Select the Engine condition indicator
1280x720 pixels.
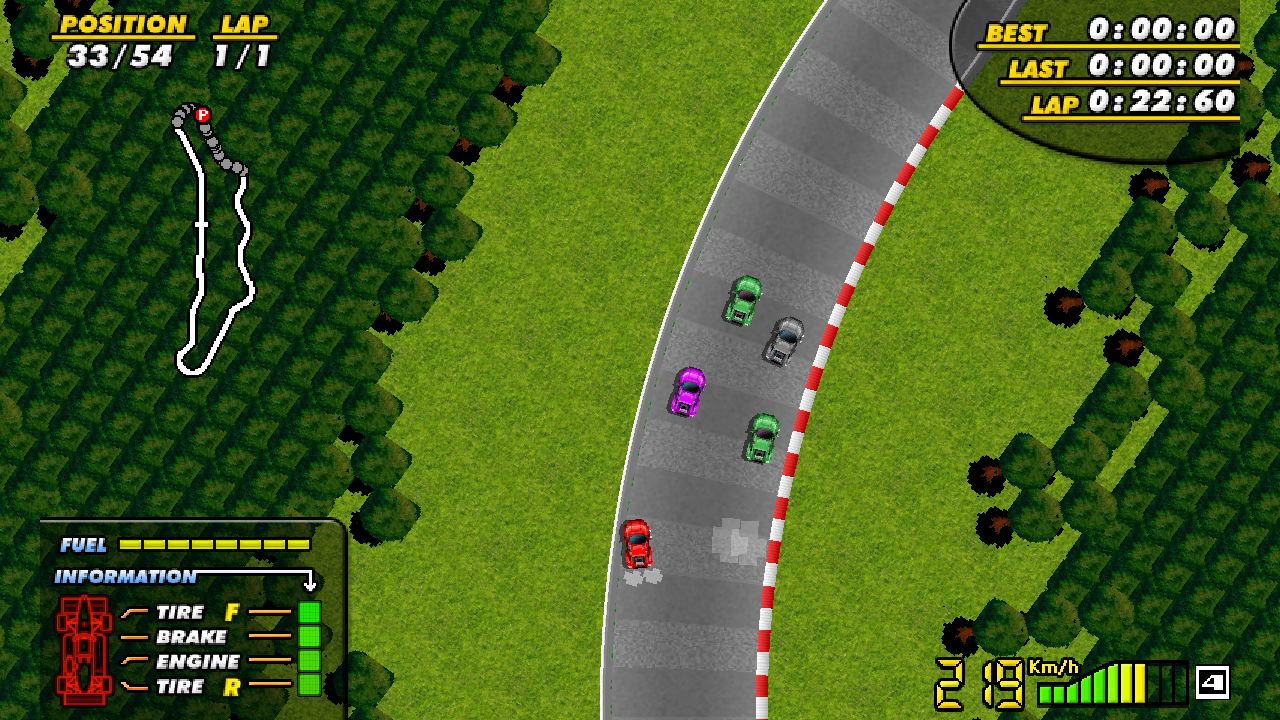(x=309, y=661)
